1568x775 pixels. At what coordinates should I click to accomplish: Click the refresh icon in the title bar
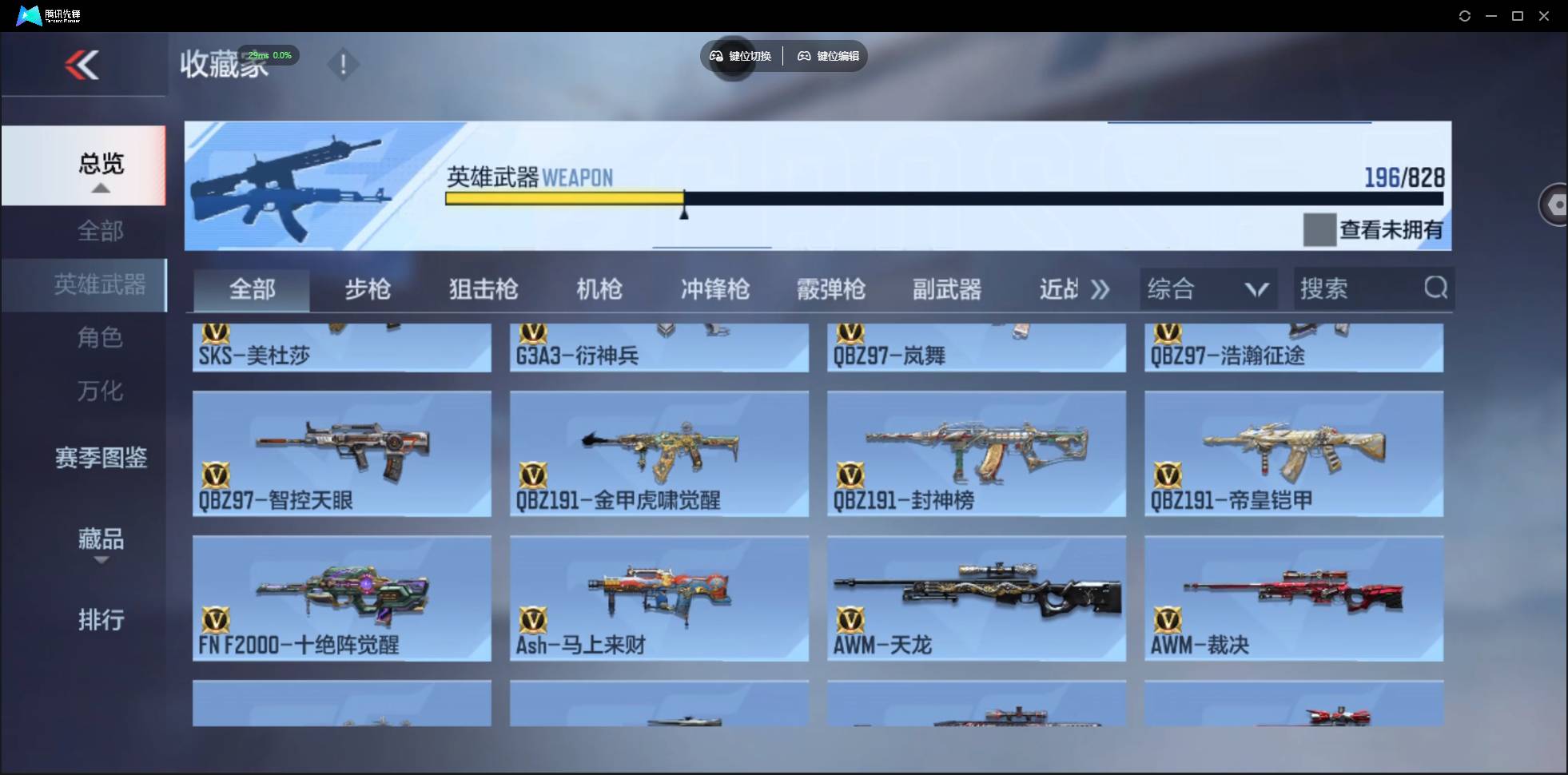[x=1465, y=15]
